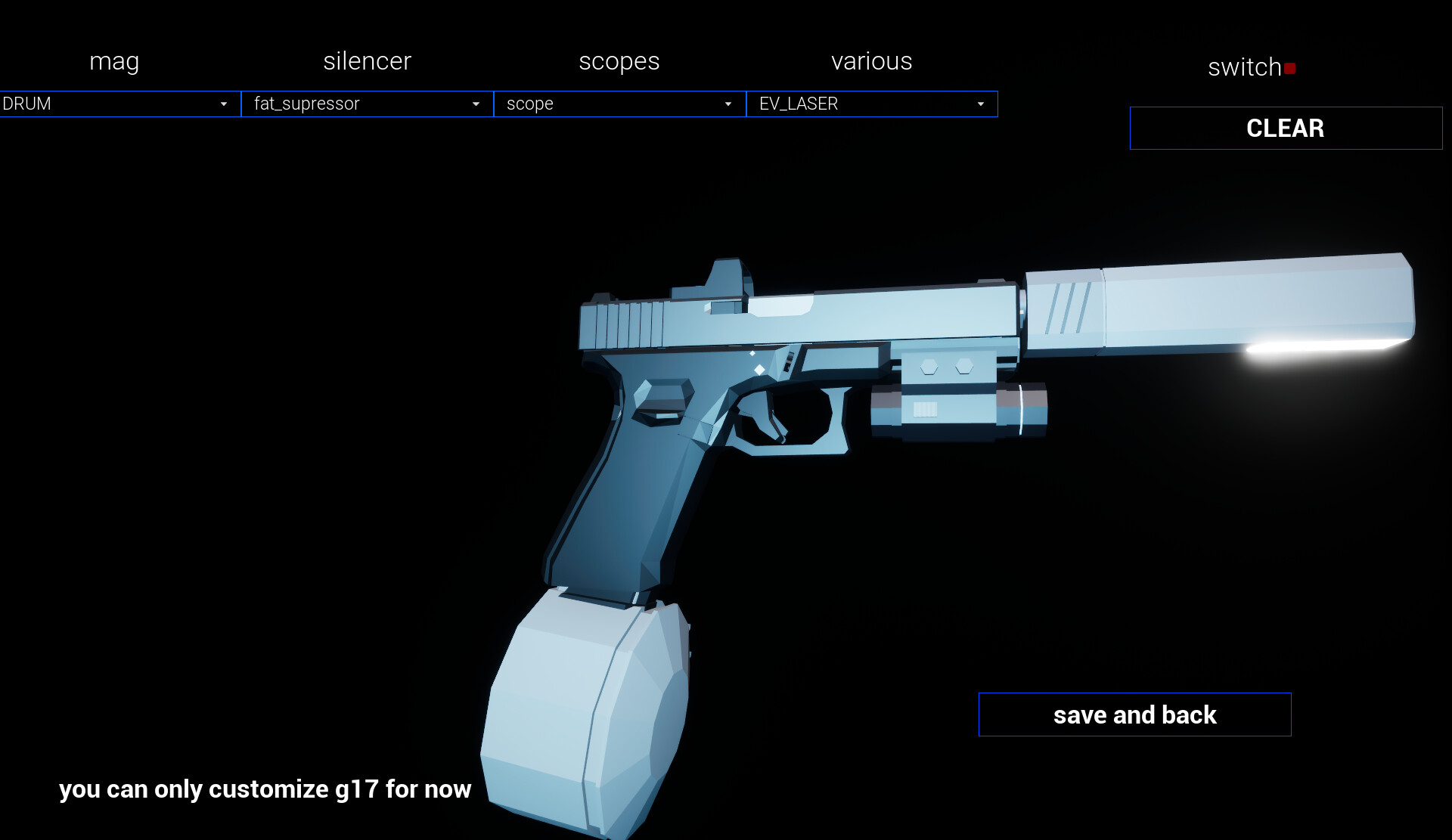Screen dimensions: 1452x840
Task: Select the silencer category header
Action: coord(367,61)
